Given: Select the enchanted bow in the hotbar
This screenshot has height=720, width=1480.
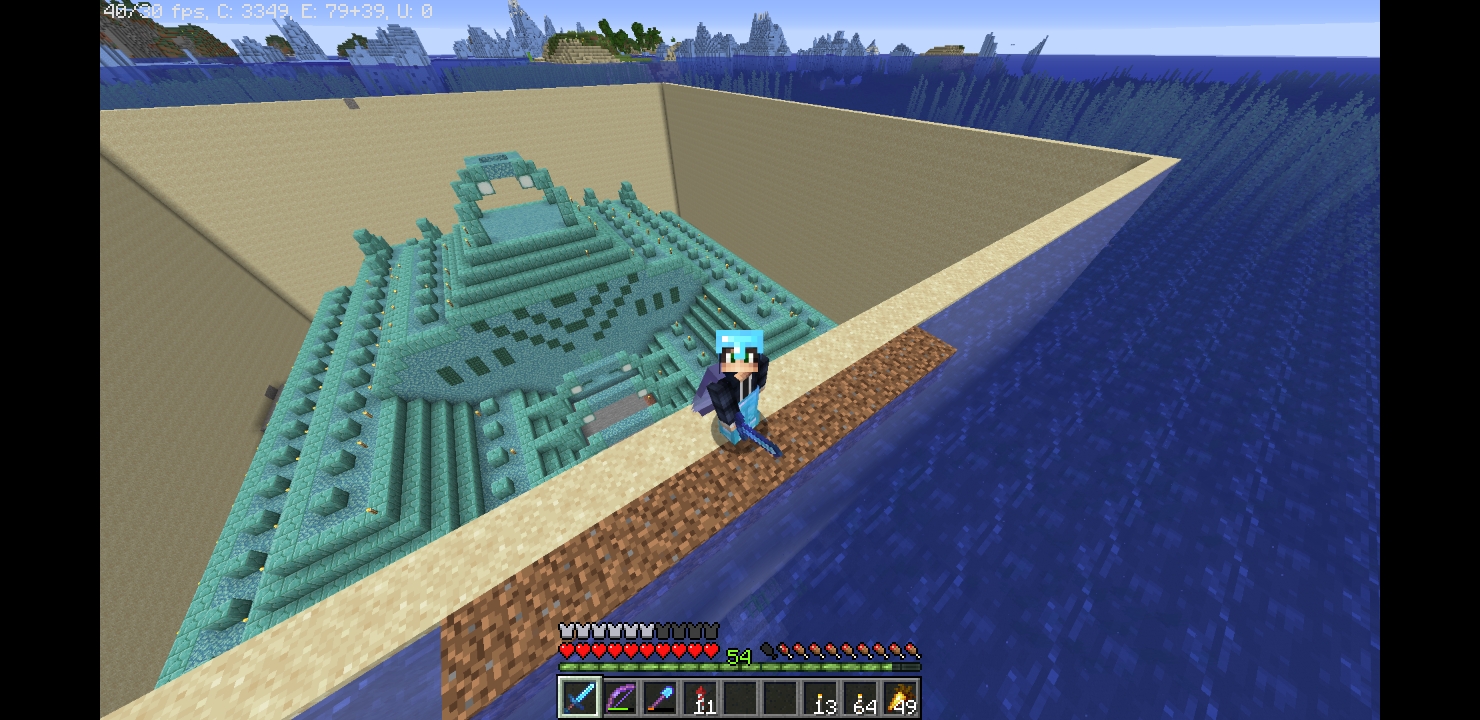Looking at the screenshot, I should [619, 697].
